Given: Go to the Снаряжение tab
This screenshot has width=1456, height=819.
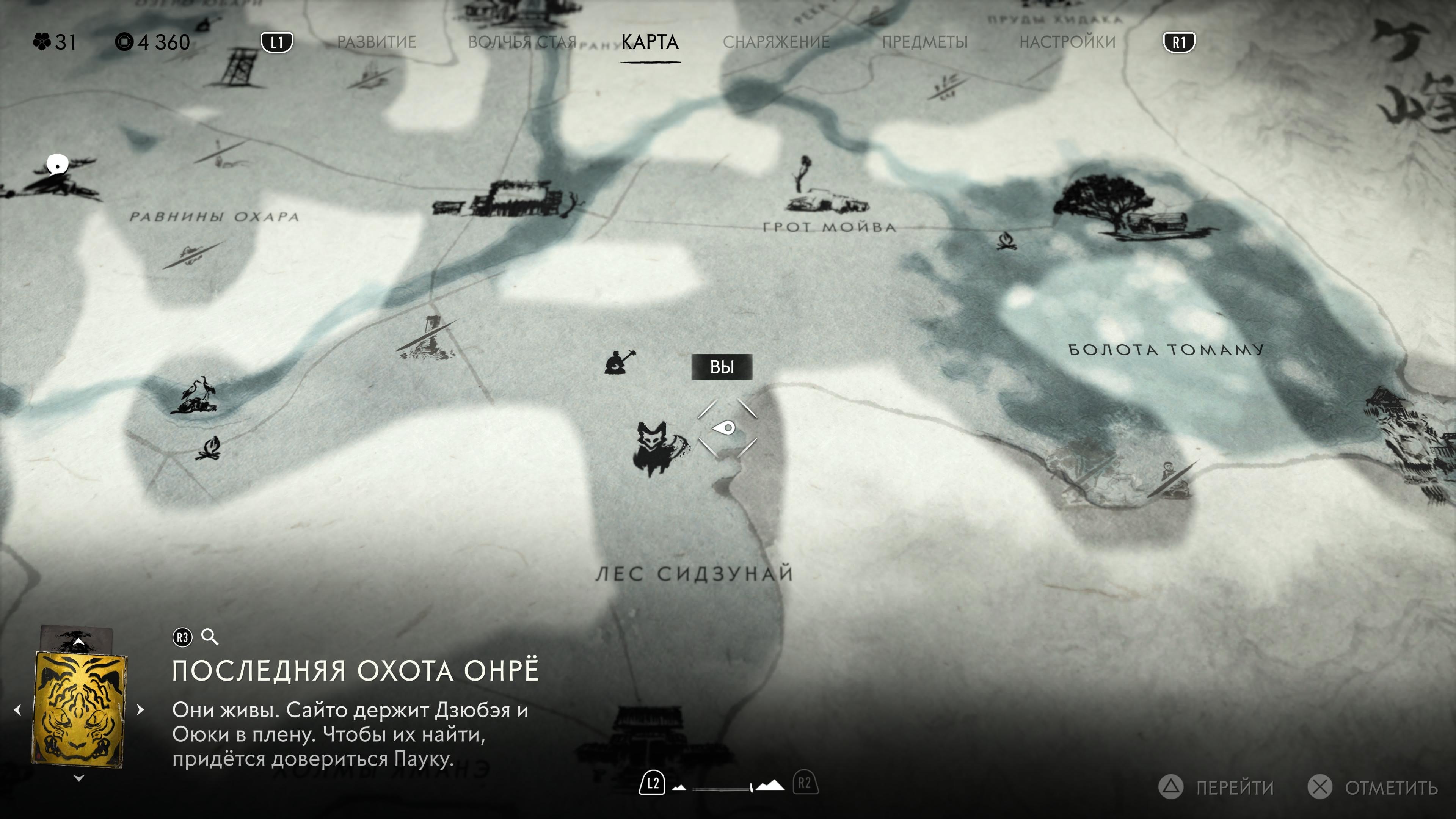Looking at the screenshot, I should tap(776, 42).
